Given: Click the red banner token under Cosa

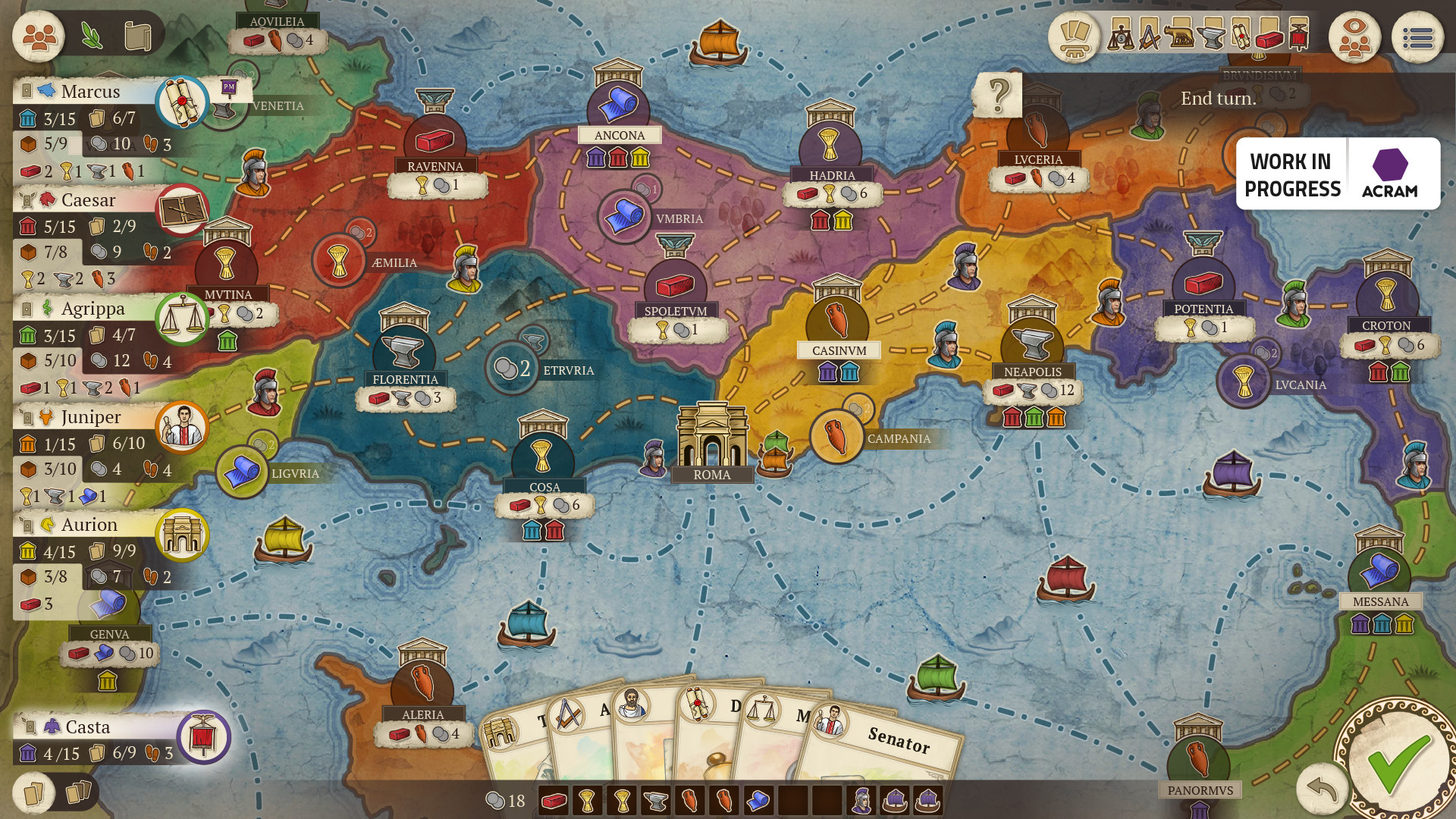Looking at the screenshot, I should [x=554, y=531].
